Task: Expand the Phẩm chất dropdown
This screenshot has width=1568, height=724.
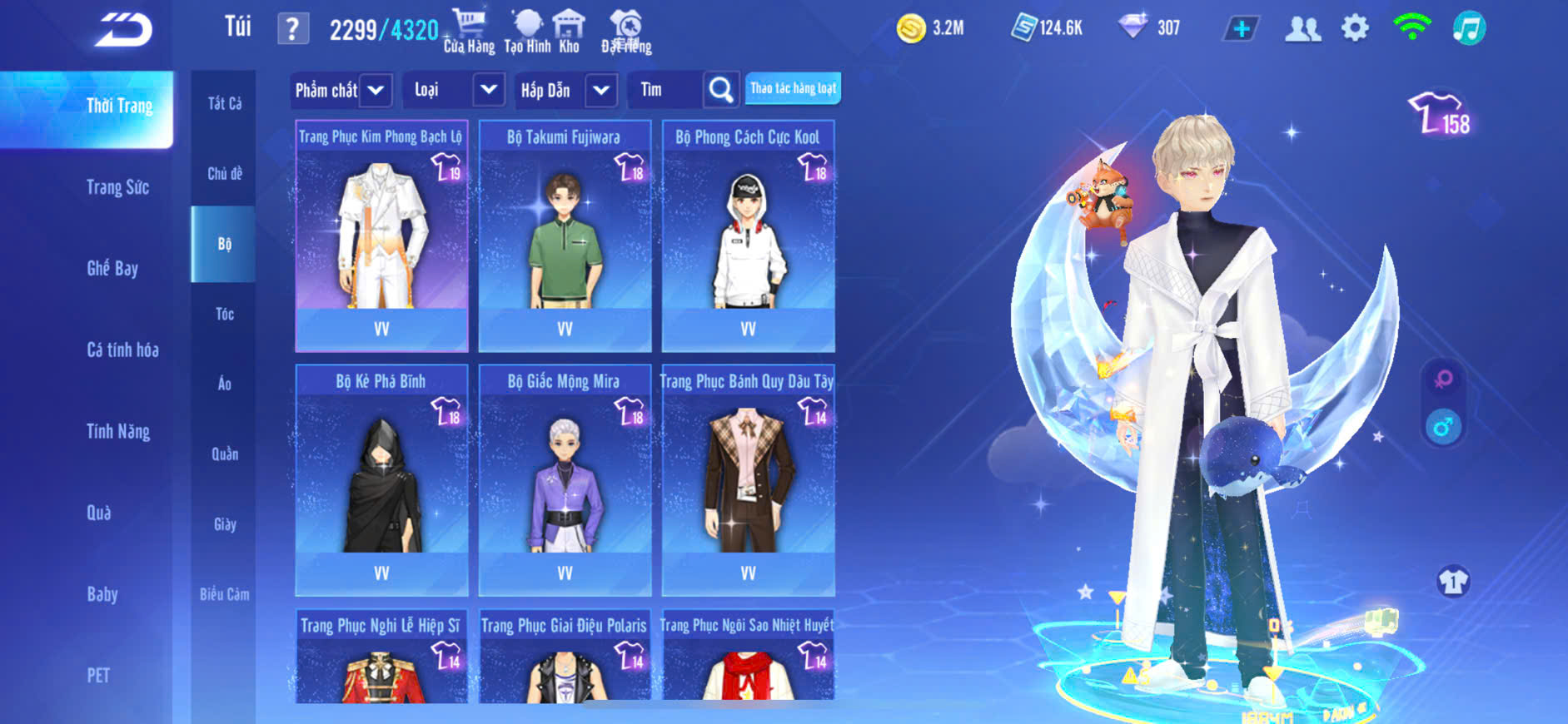Action: [x=376, y=90]
